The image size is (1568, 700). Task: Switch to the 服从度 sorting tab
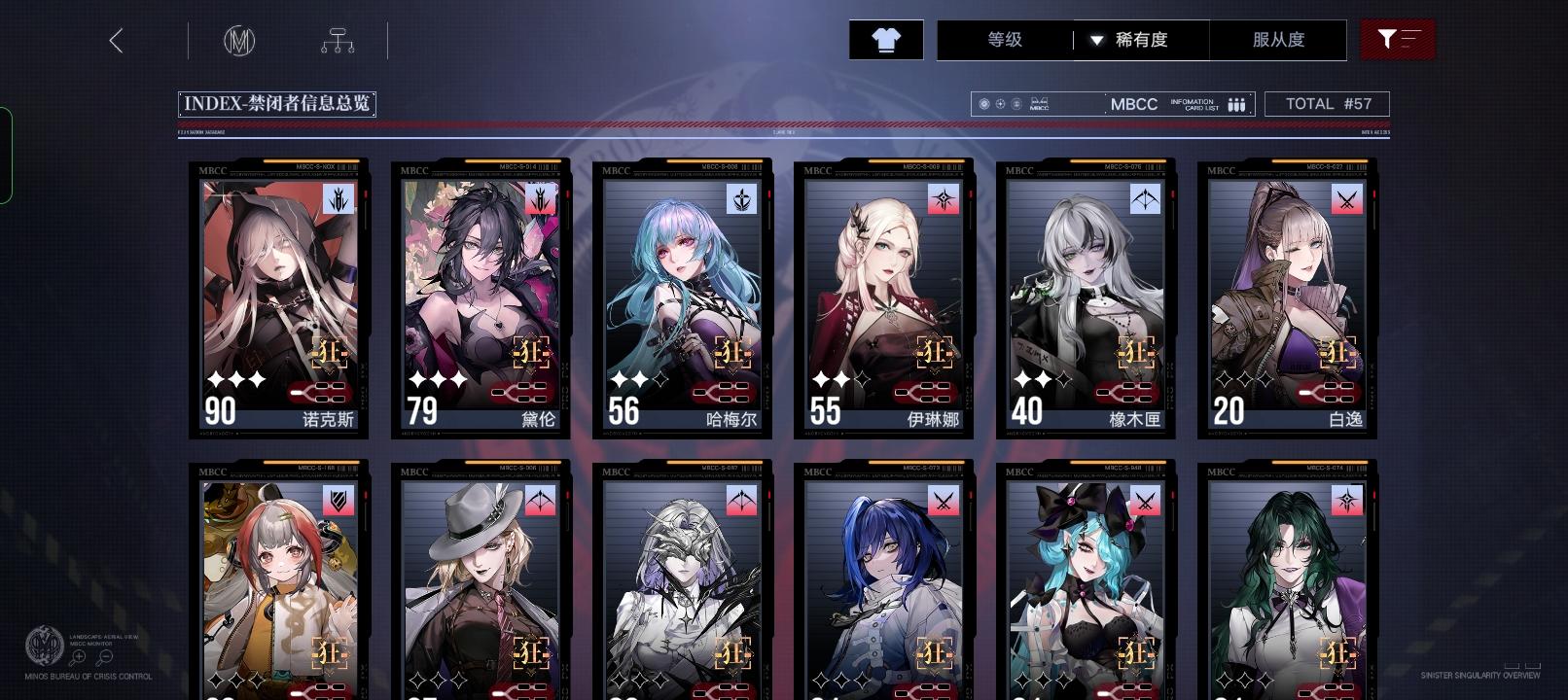click(1279, 40)
